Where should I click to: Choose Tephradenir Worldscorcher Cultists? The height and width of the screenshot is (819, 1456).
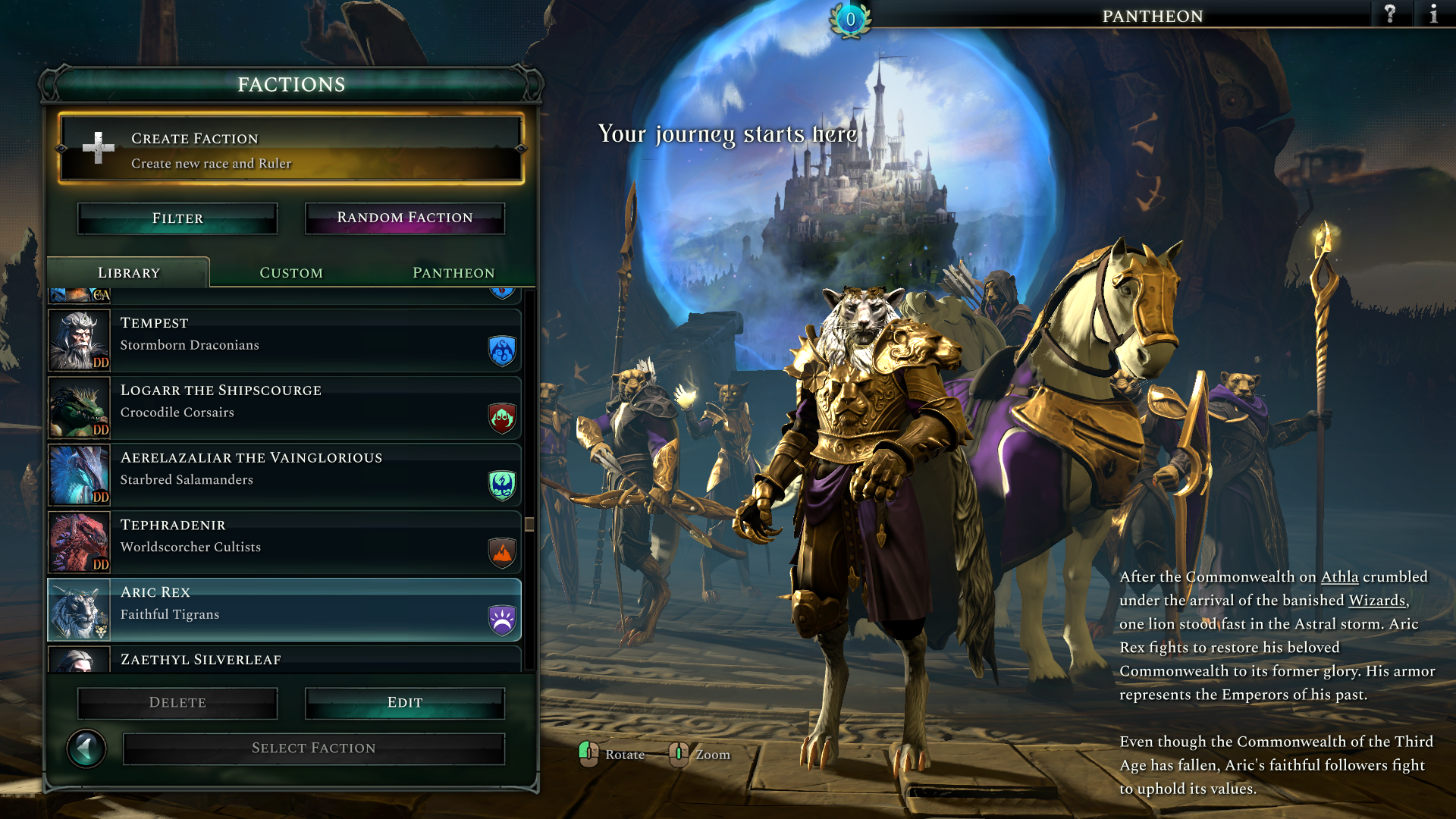284,542
